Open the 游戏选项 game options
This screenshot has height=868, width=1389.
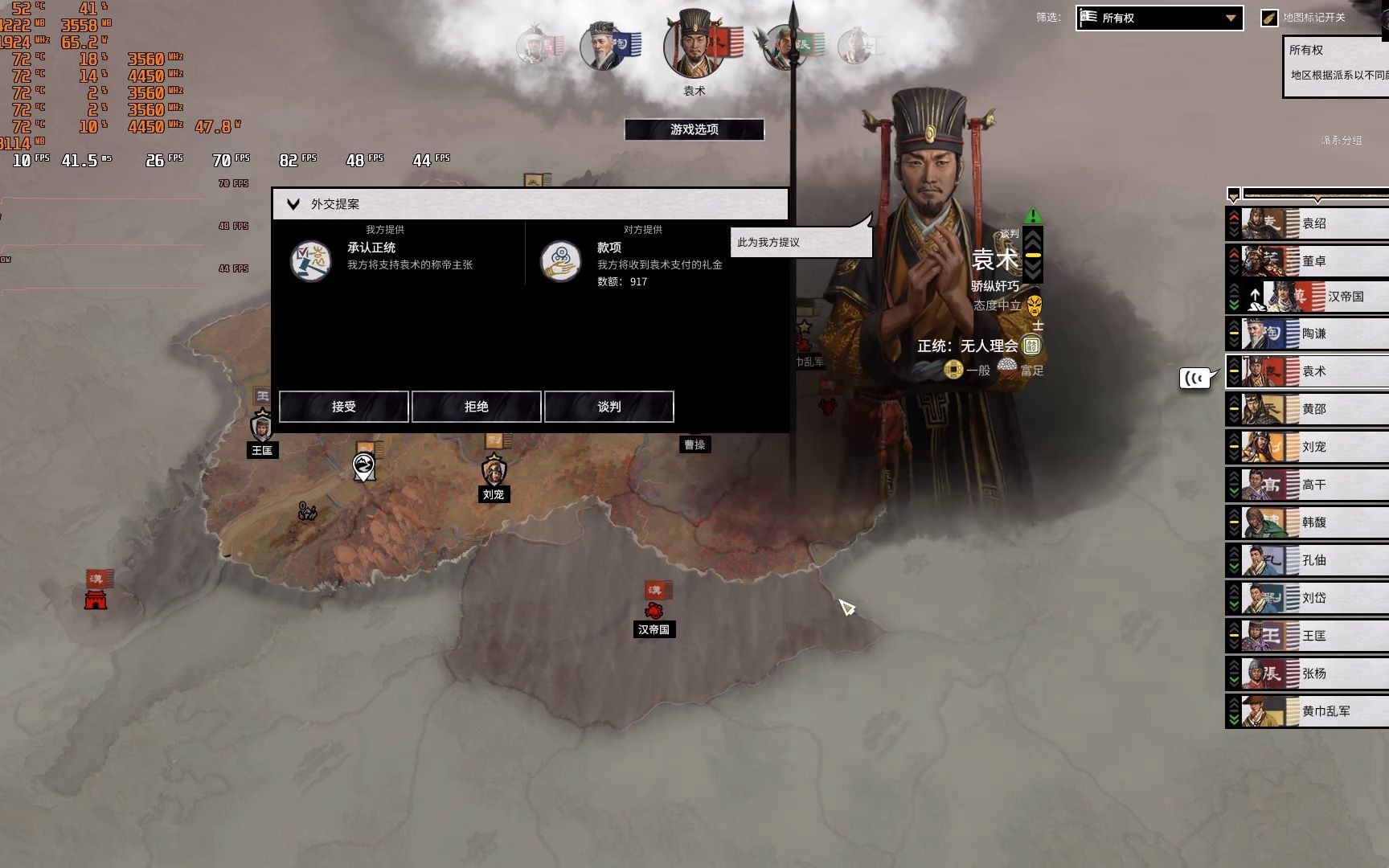point(694,129)
